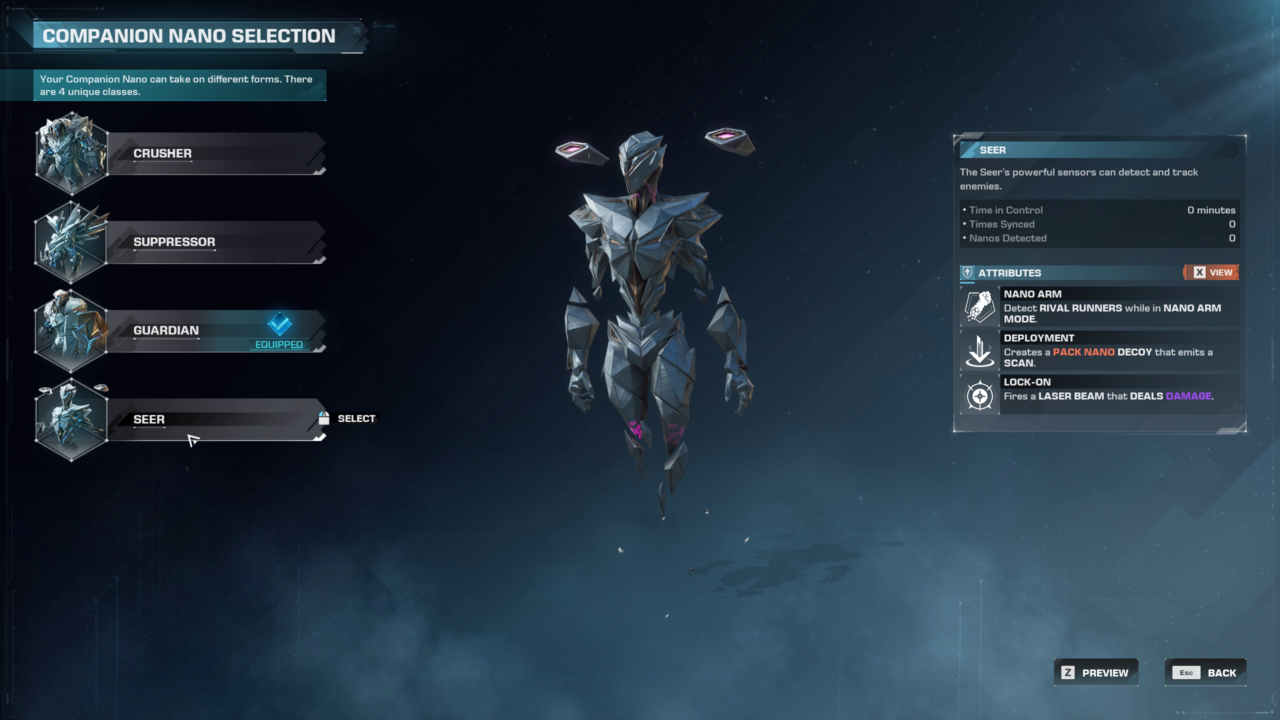Image resolution: width=1280 pixels, height=720 pixels.
Task: Click the Seer hexagonal portrait
Action: click(71, 419)
